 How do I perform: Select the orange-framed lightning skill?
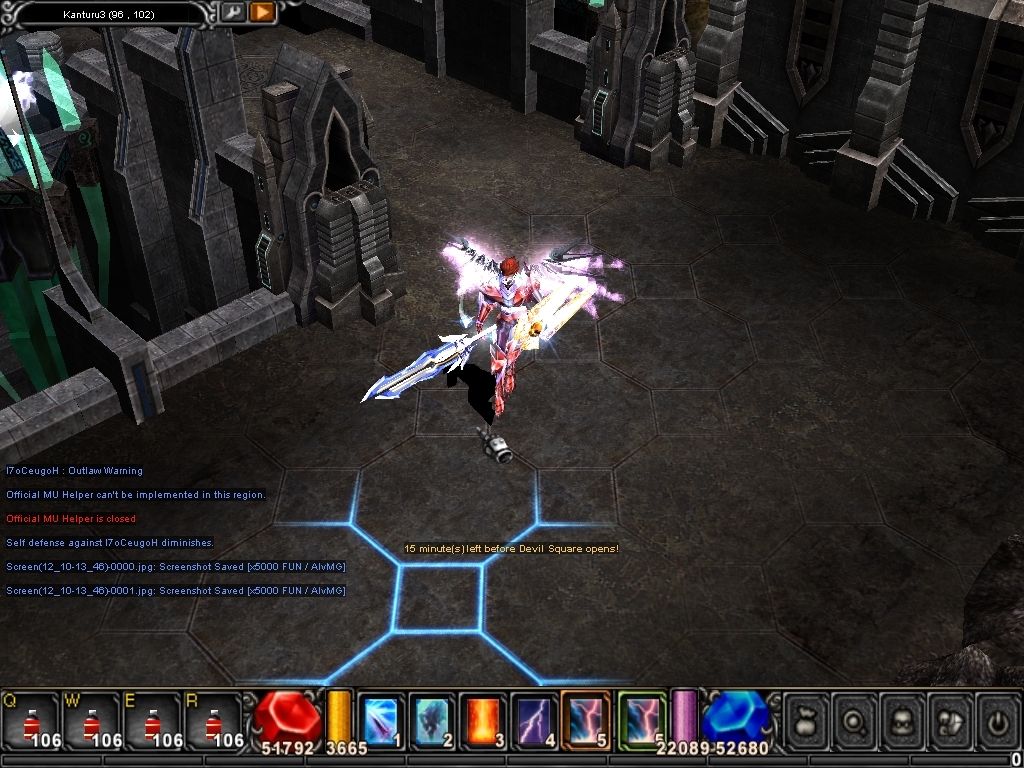(586, 719)
